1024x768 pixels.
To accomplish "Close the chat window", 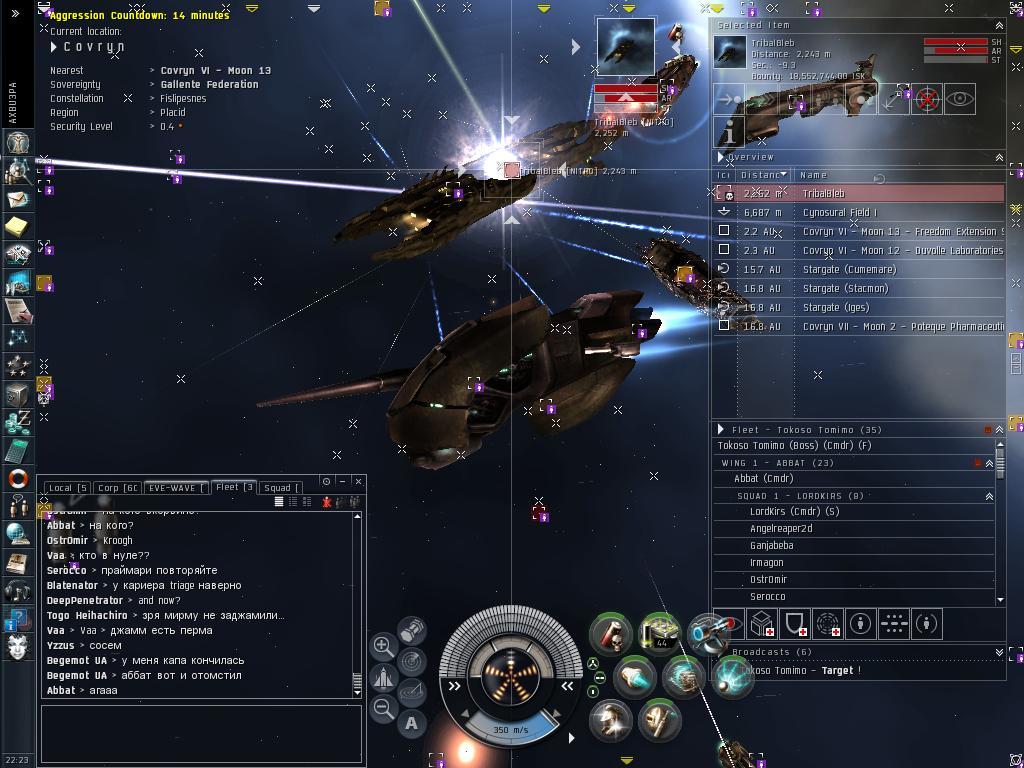I will click(358, 481).
